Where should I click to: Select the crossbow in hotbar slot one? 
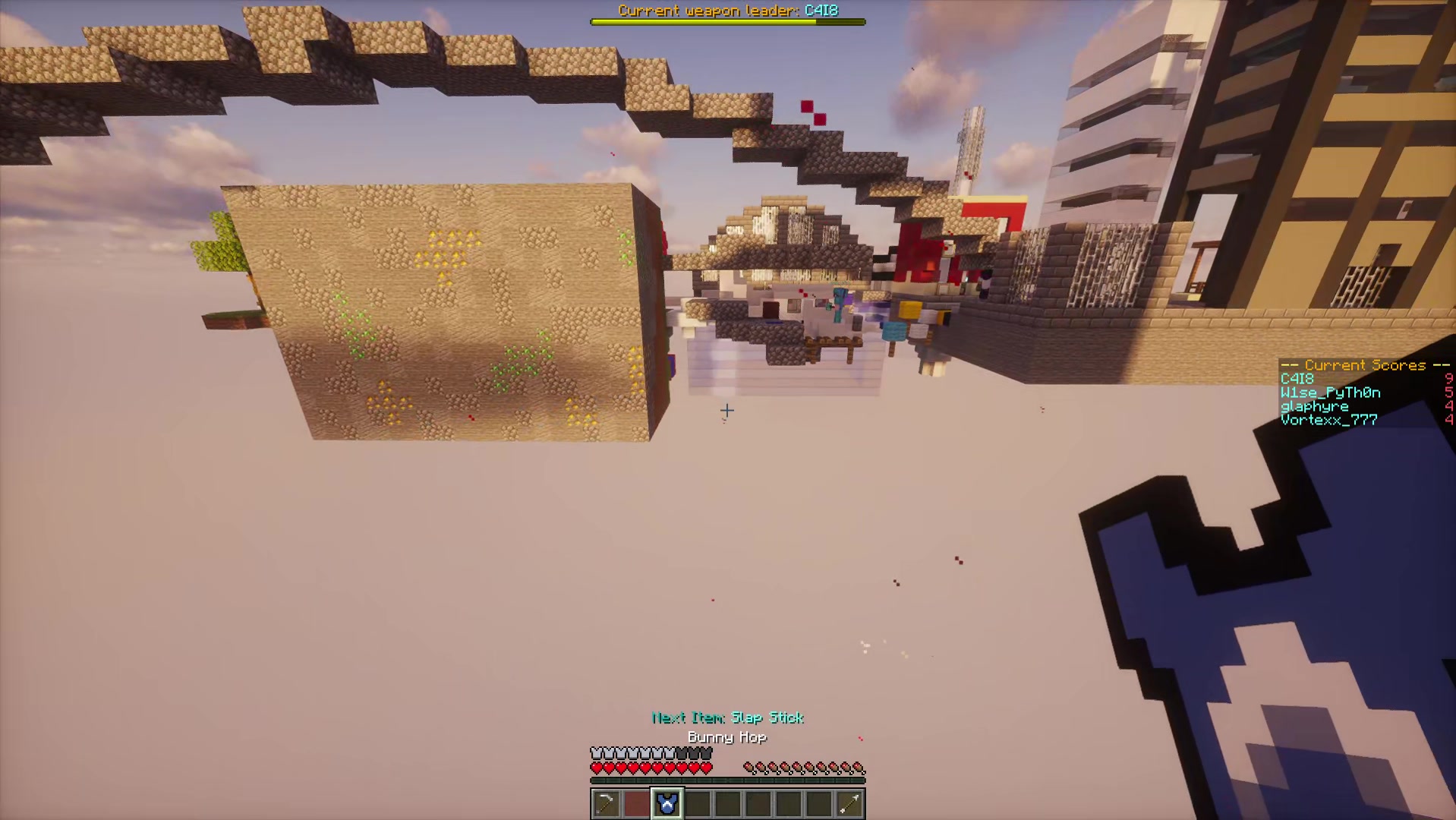coord(606,804)
